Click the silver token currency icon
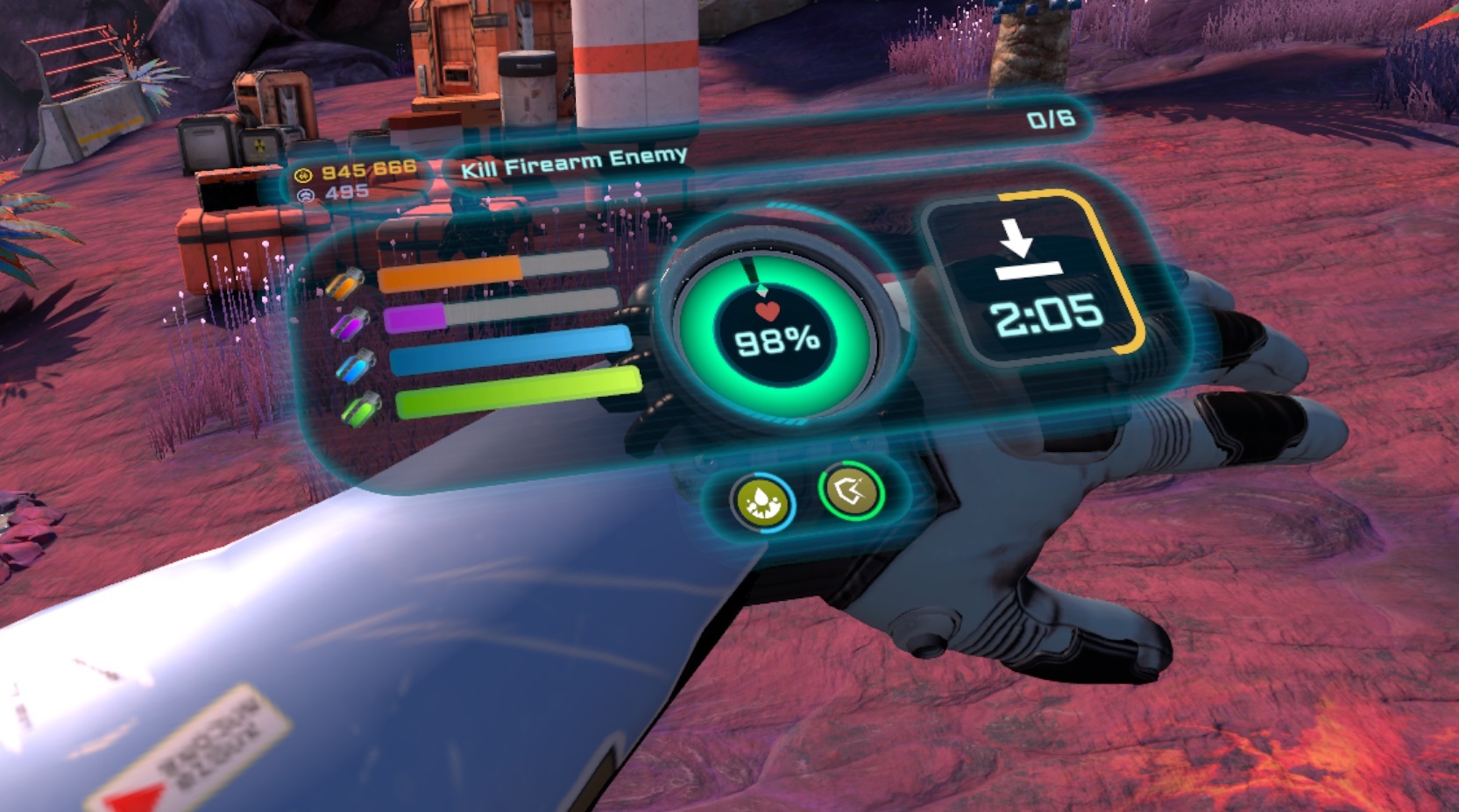Screen dimensions: 1459x812 (x=304, y=194)
